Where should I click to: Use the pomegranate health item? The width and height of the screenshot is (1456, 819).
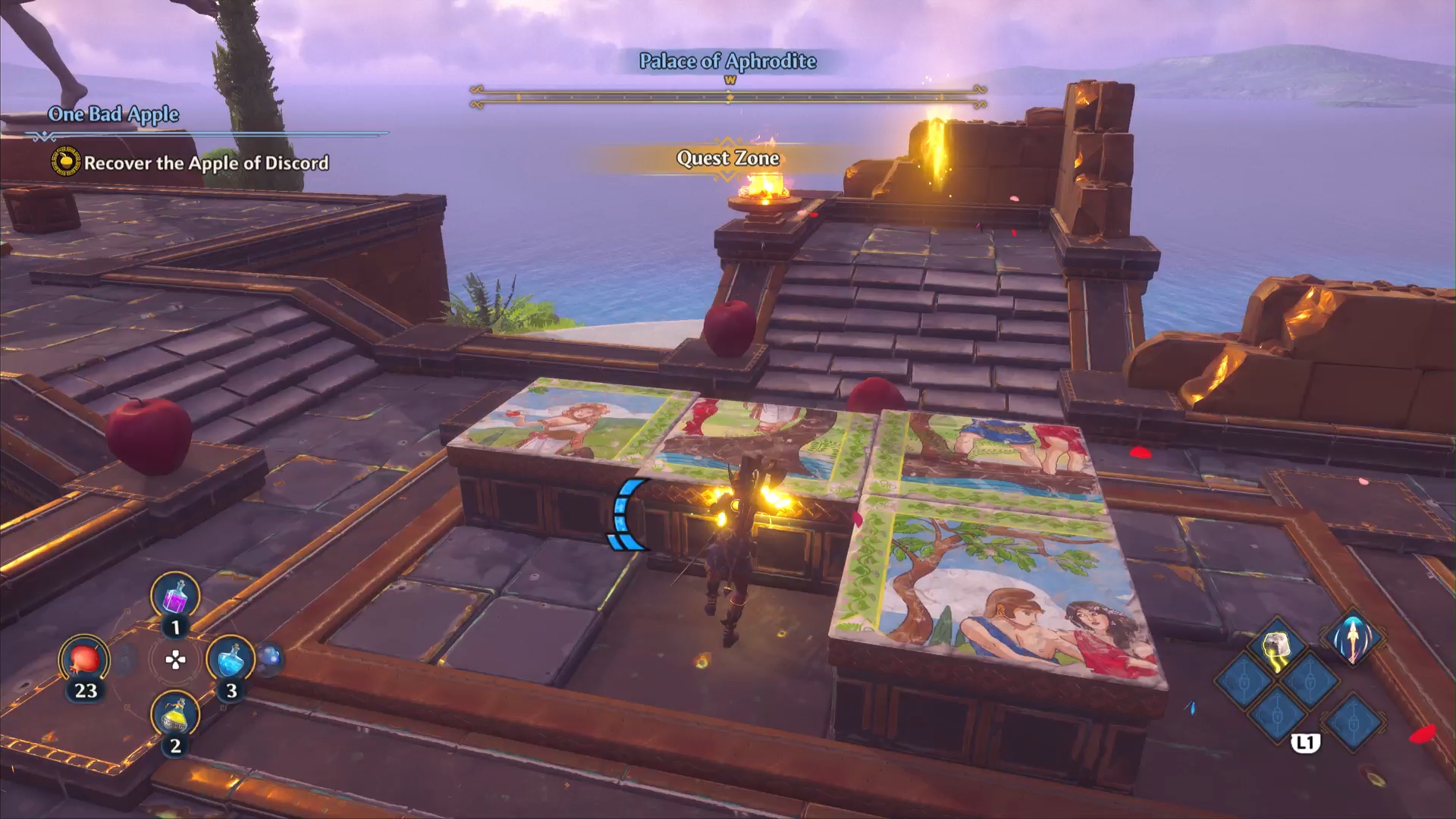[84, 660]
